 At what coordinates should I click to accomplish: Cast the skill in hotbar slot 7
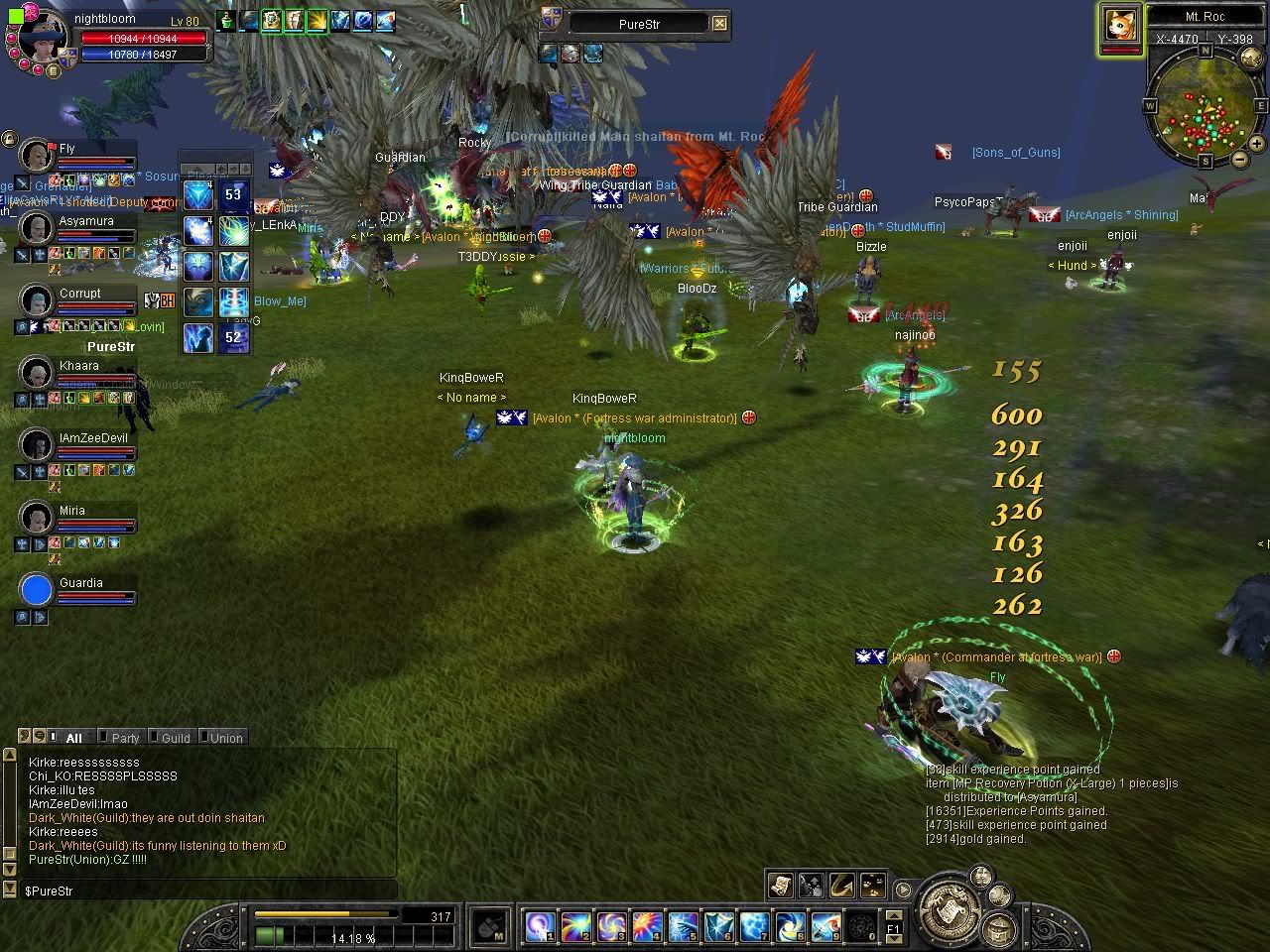click(x=753, y=928)
